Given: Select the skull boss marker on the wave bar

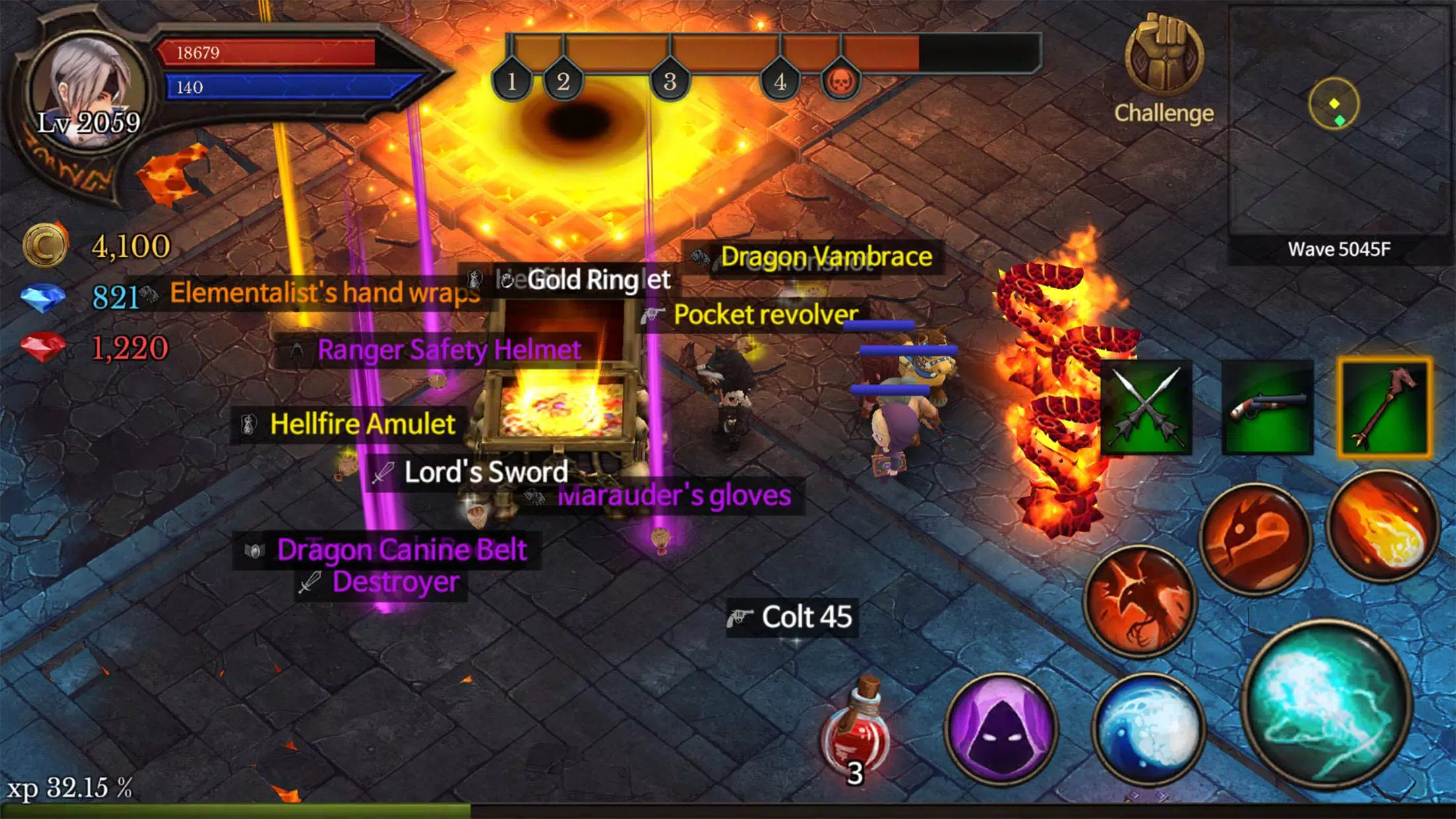Looking at the screenshot, I should [842, 79].
